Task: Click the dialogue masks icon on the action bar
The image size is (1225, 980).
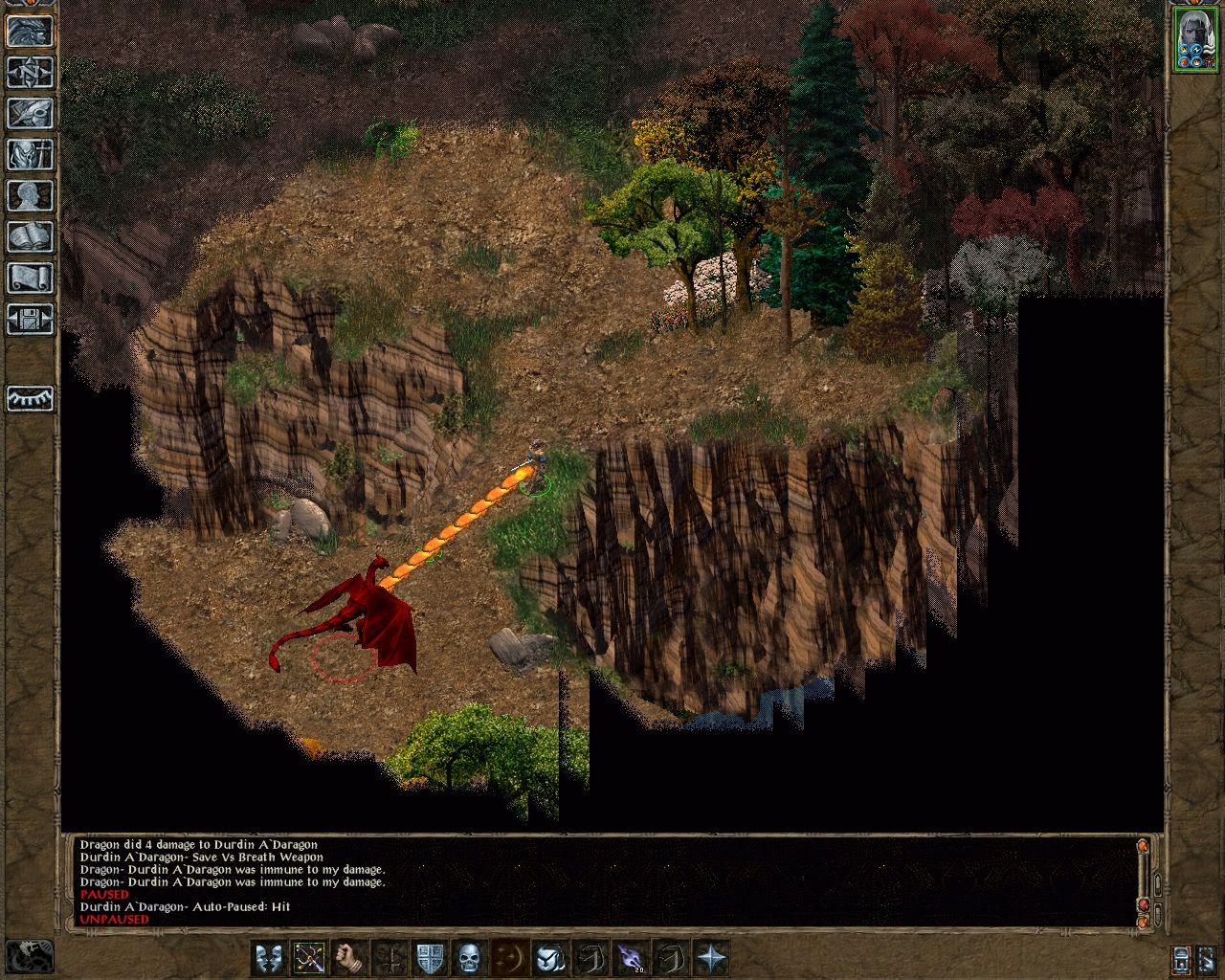Action: (268, 958)
